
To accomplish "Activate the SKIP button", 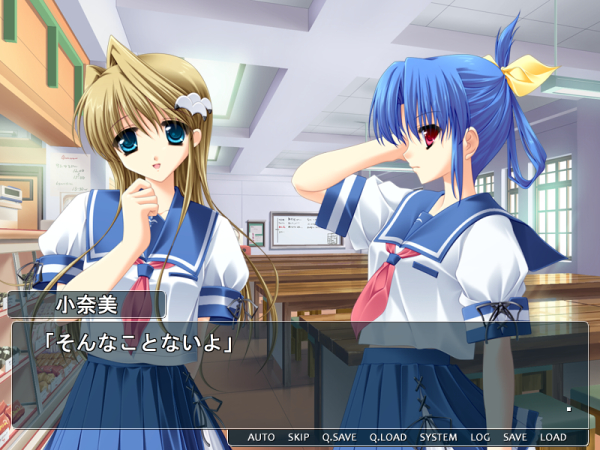I will coord(298,437).
